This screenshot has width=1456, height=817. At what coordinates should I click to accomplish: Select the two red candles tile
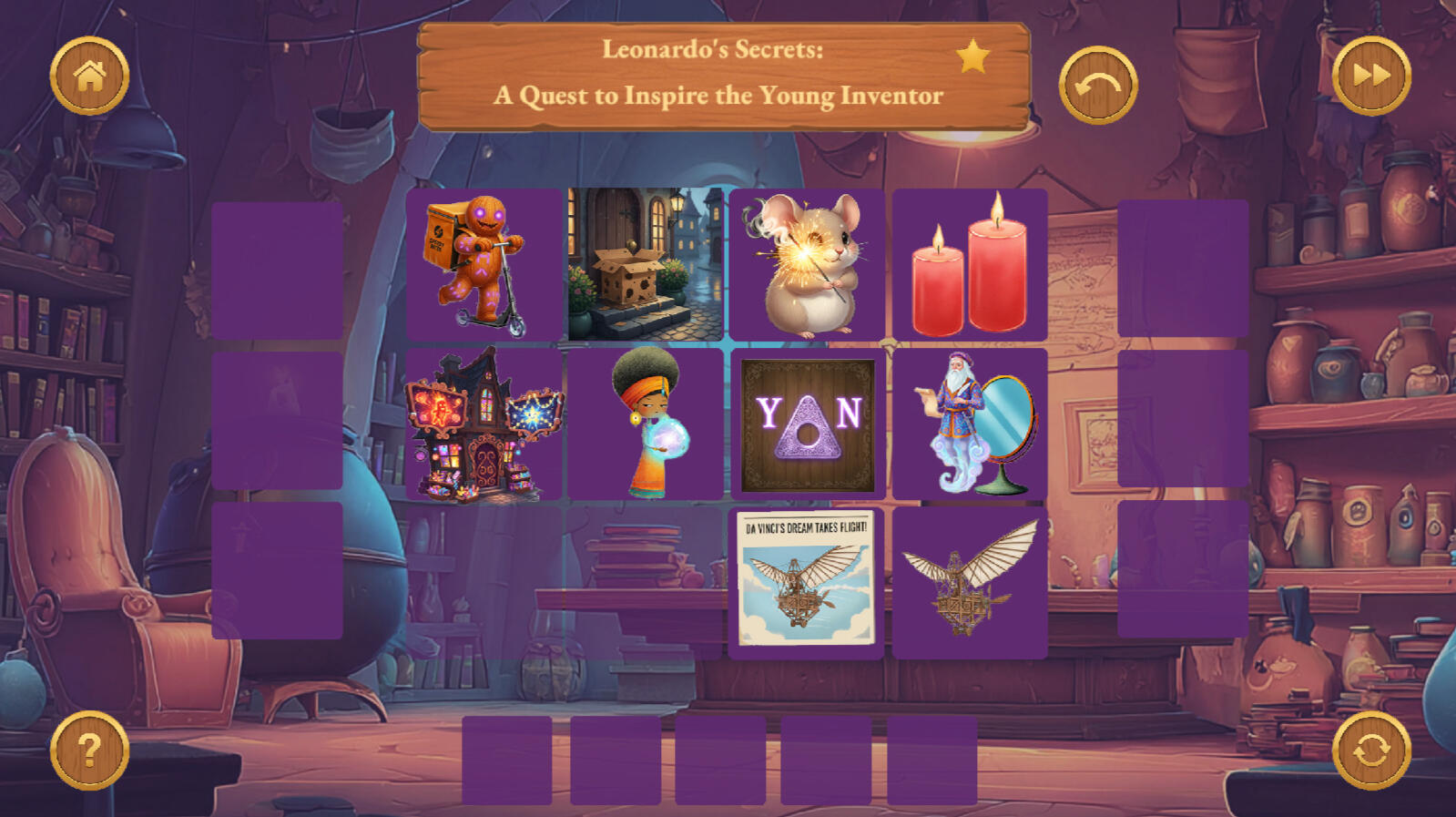(970, 265)
